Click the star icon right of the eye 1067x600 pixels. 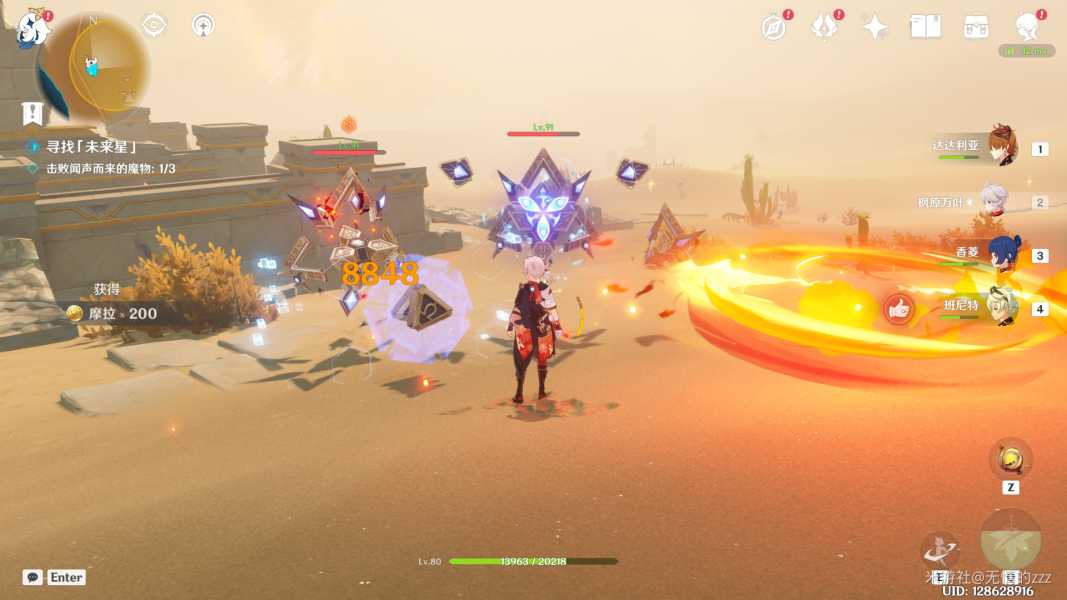point(203,25)
